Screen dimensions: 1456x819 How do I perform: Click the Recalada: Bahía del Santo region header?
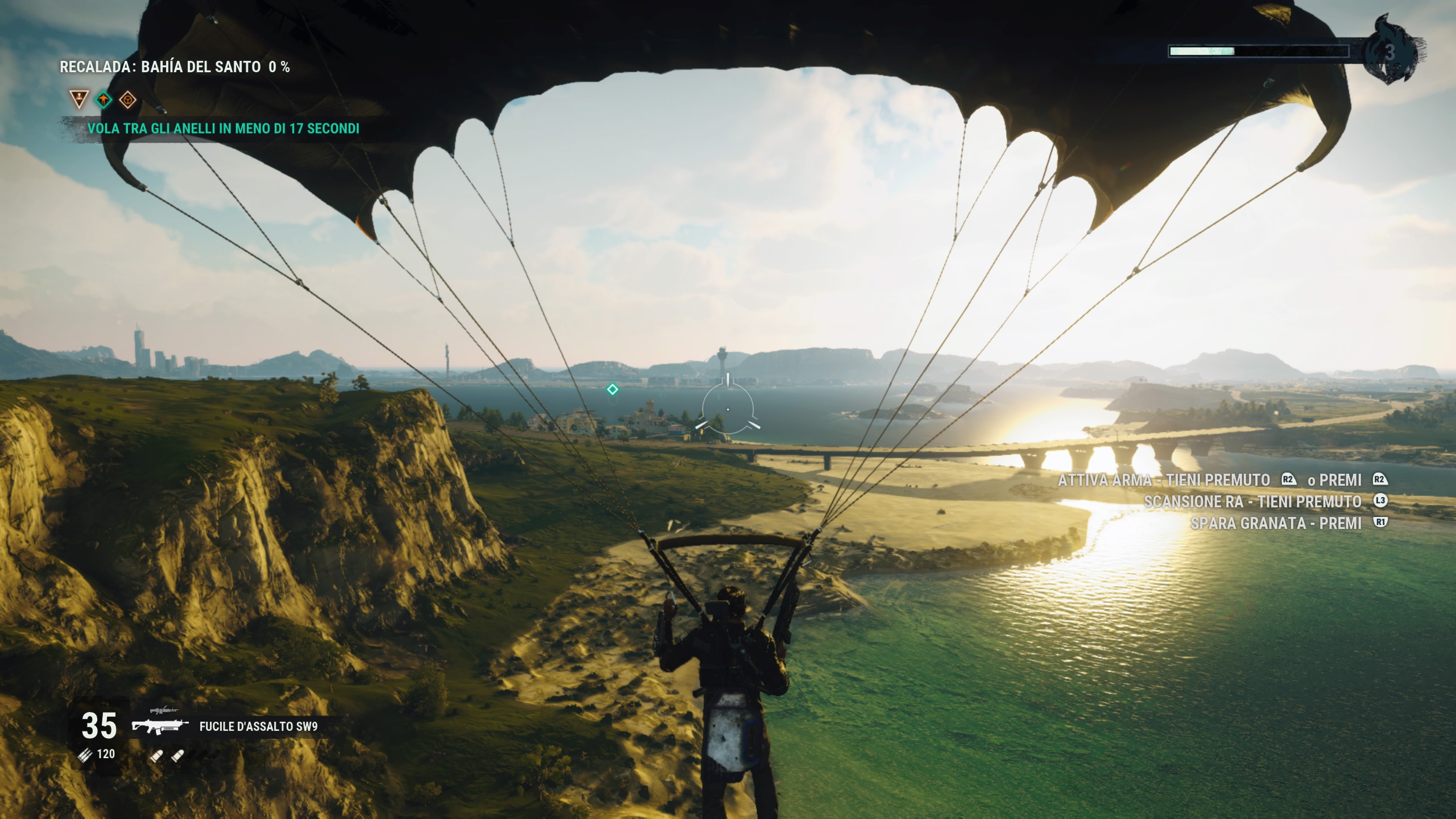175,67
